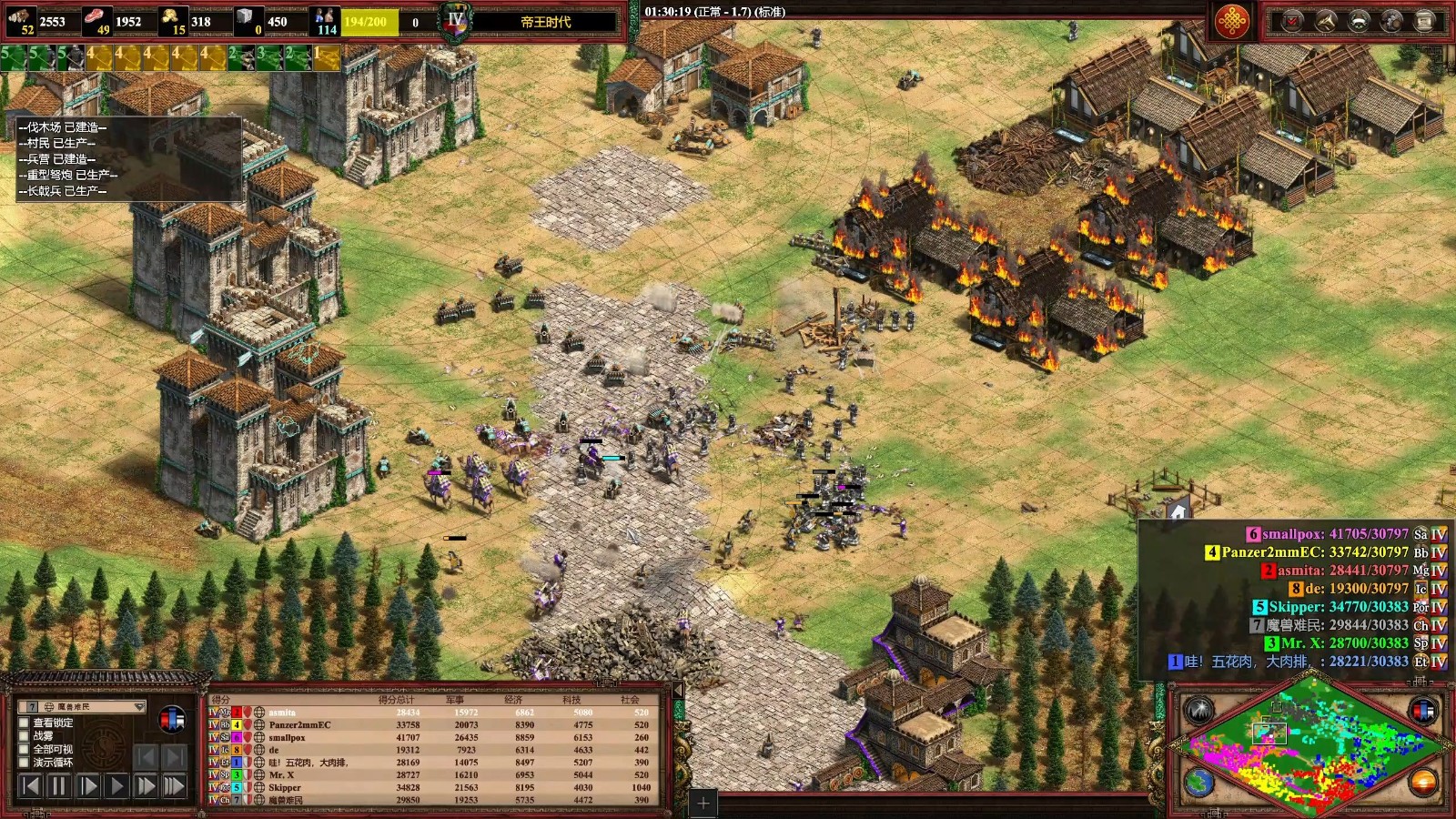Toggle the 战雾 fog of war checkbox
Viewport: 1456px width, 819px height.
[25, 735]
